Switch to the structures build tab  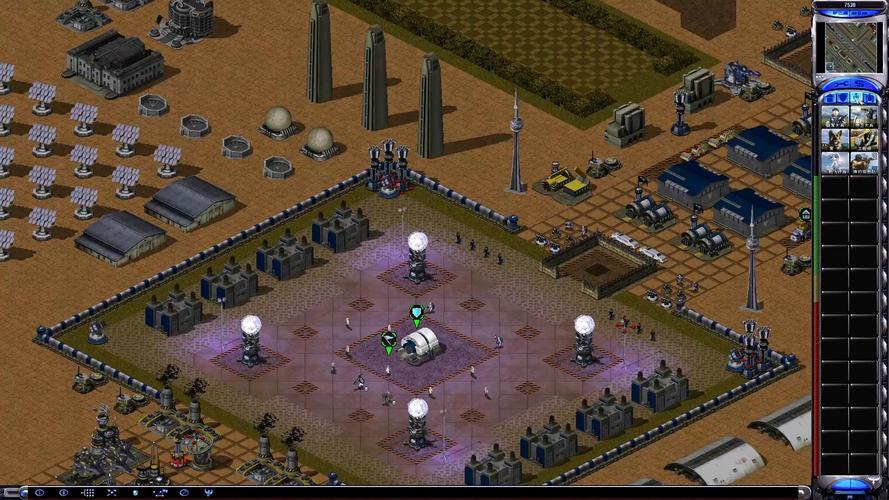click(x=828, y=98)
